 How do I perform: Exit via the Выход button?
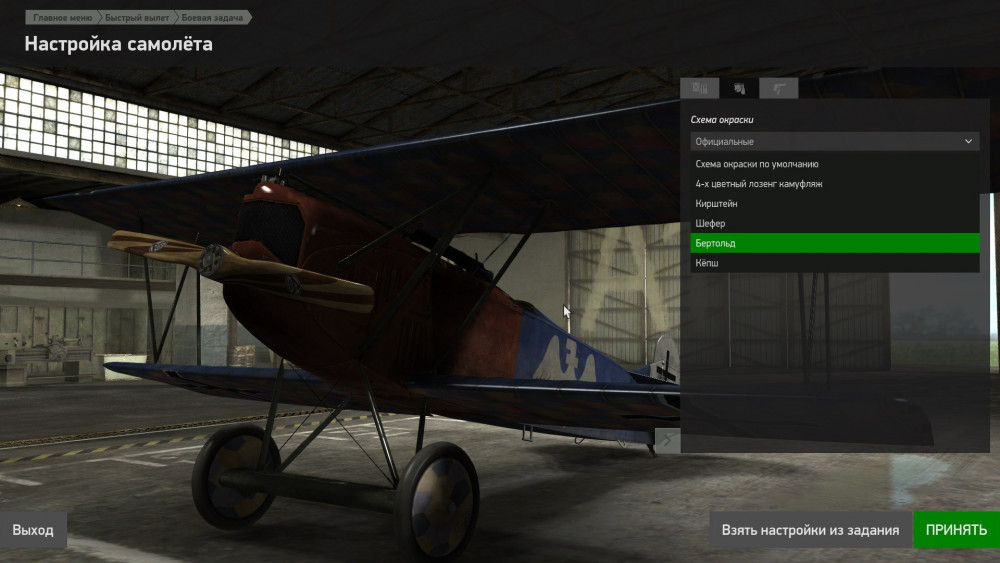(x=33, y=530)
